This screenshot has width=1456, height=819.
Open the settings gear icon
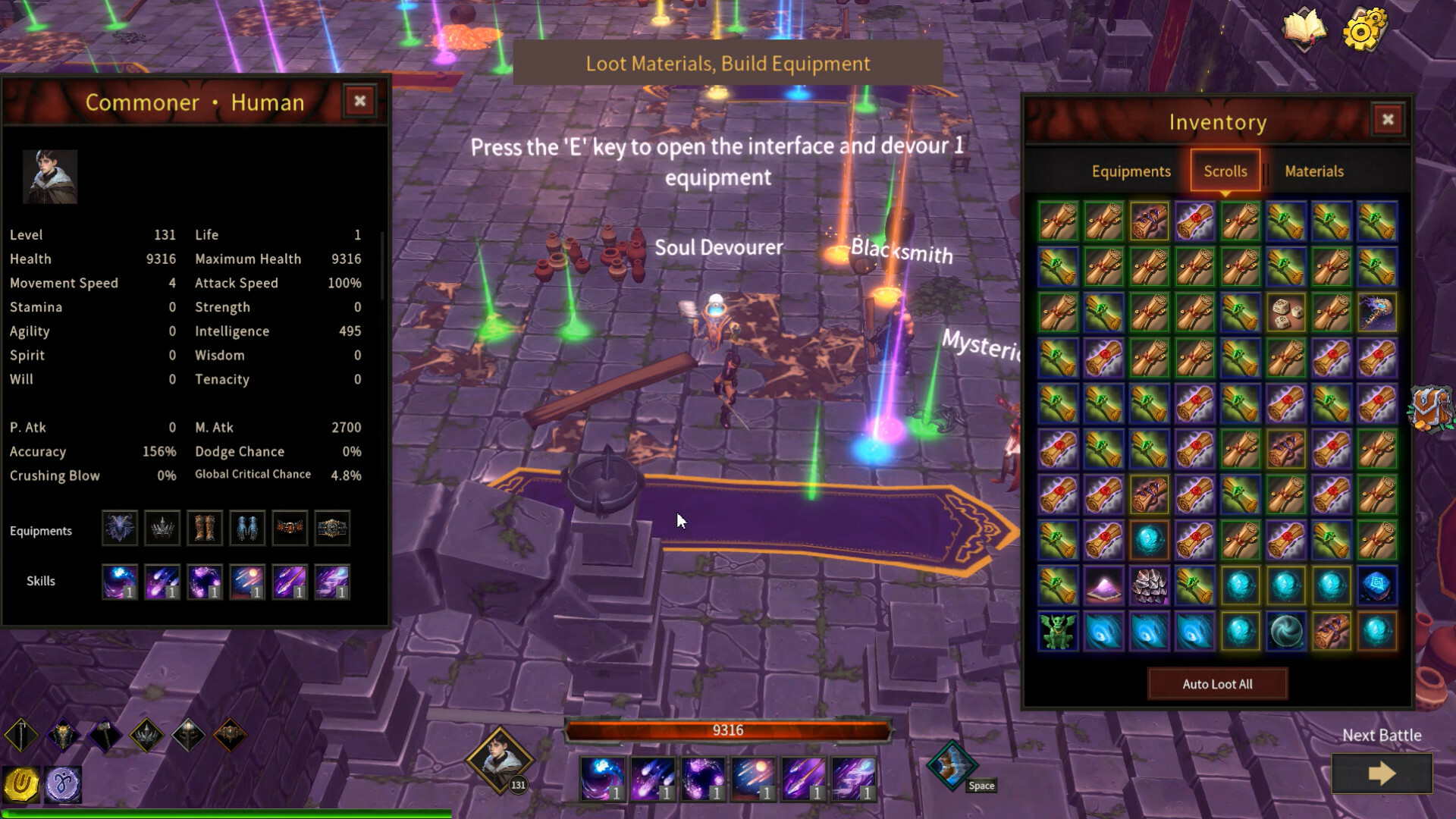pyautogui.click(x=1363, y=30)
